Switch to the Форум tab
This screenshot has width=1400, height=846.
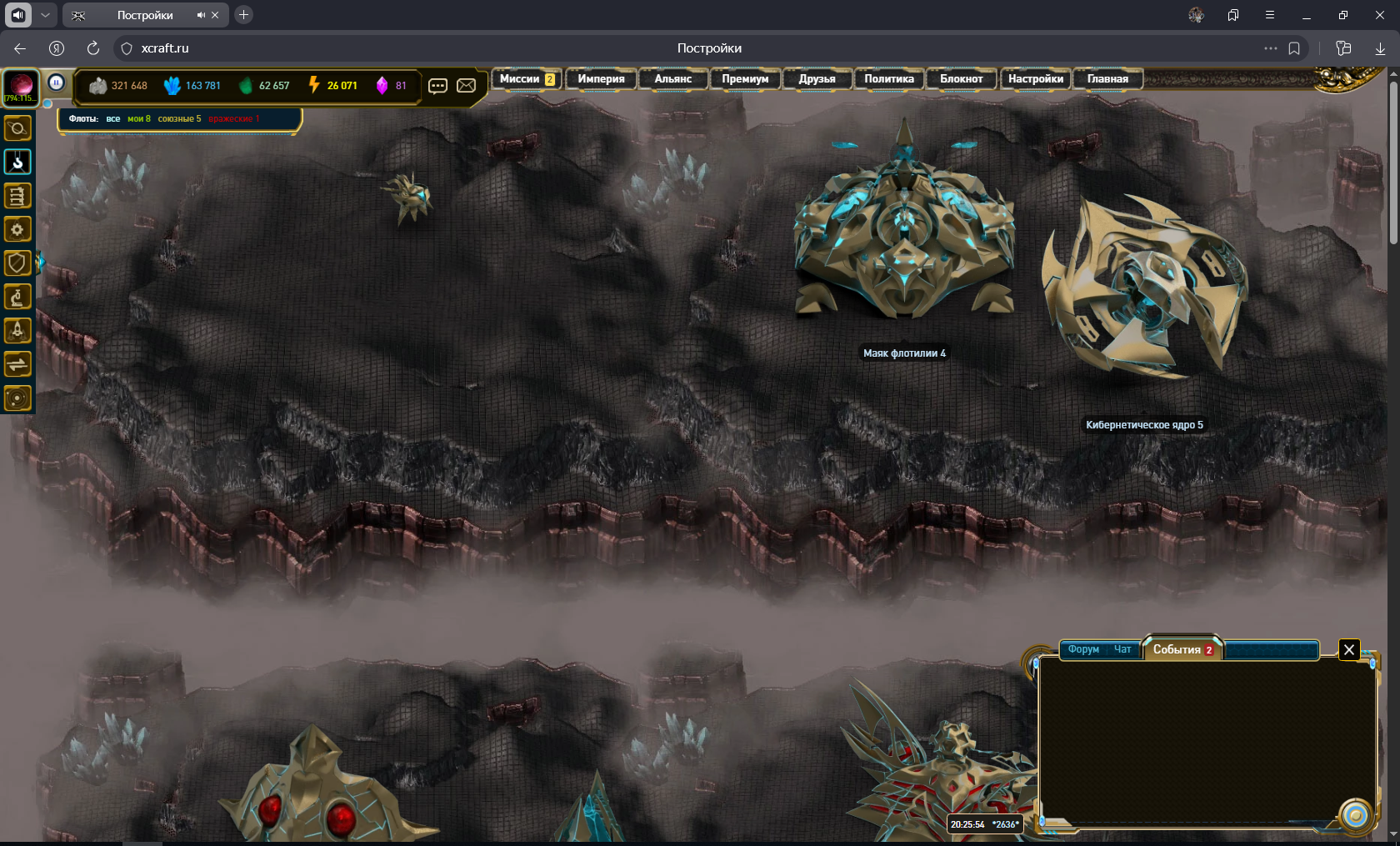[x=1083, y=649]
